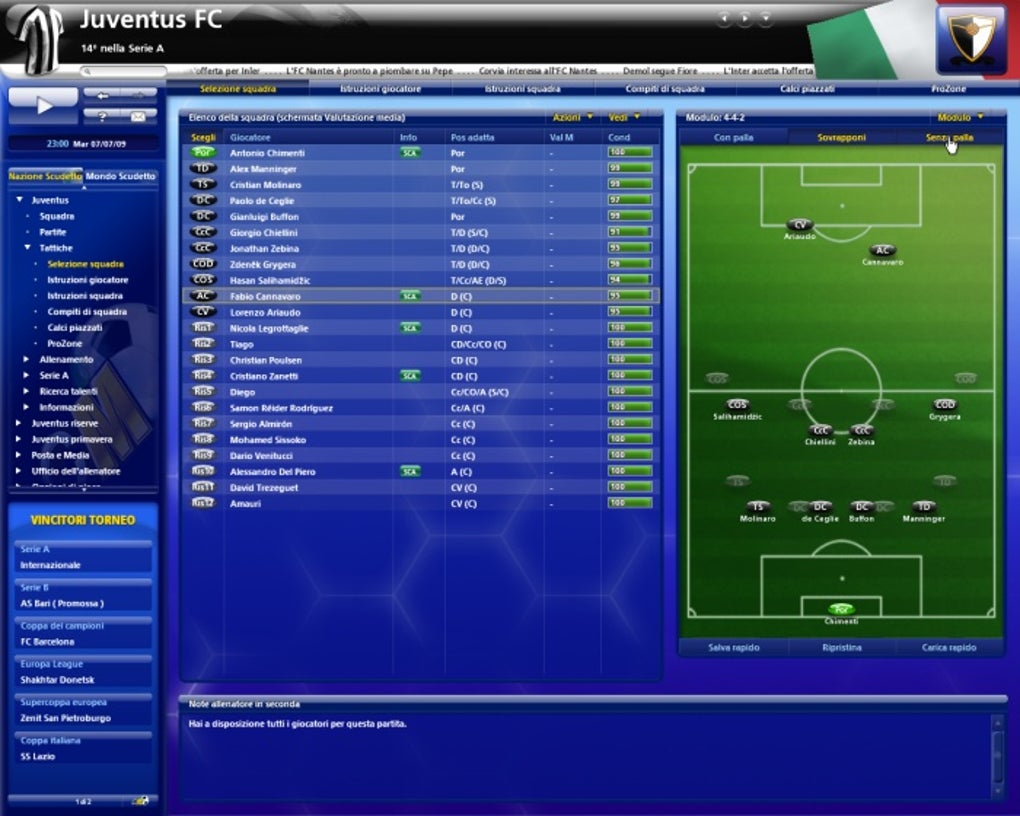The width and height of the screenshot is (1020, 816).
Task: Select the Chimenti goalkeeper marker on pitch
Action: coord(841,609)
